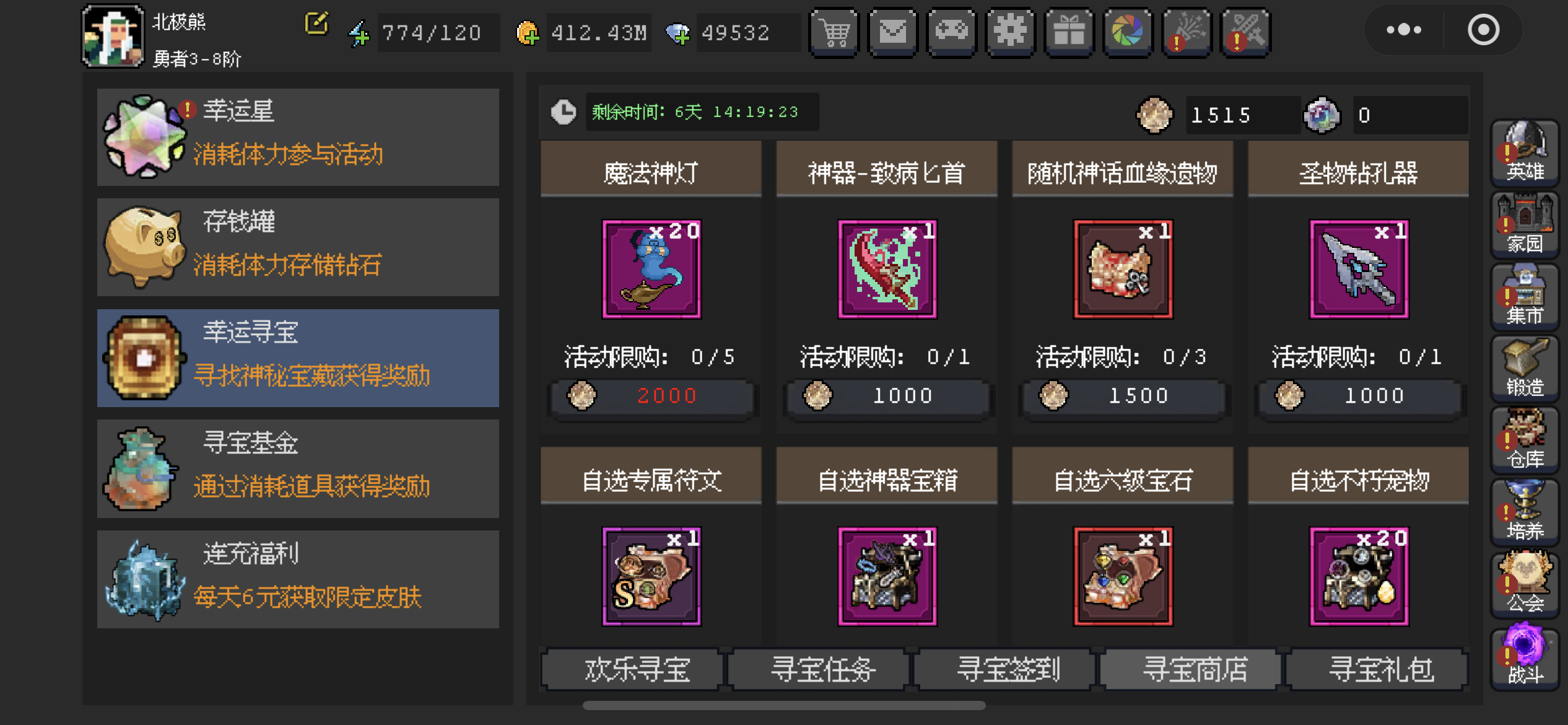Open the settings gear icon

pos(1010,32)
